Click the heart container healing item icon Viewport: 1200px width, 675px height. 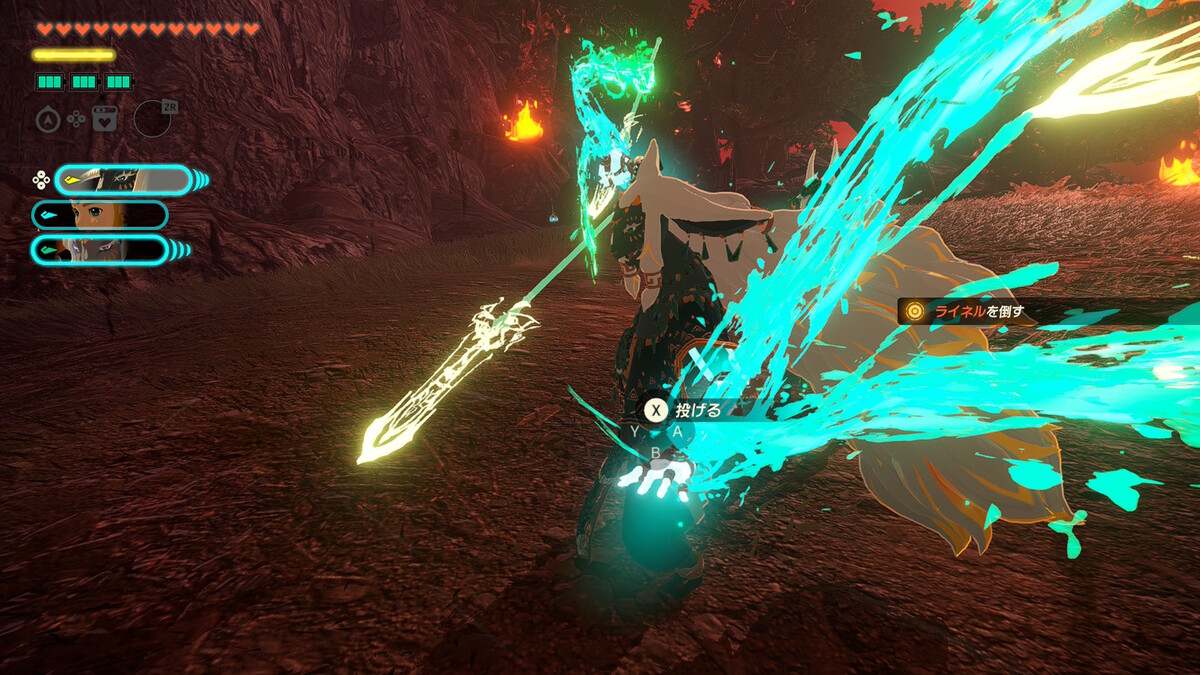[104, 119]
